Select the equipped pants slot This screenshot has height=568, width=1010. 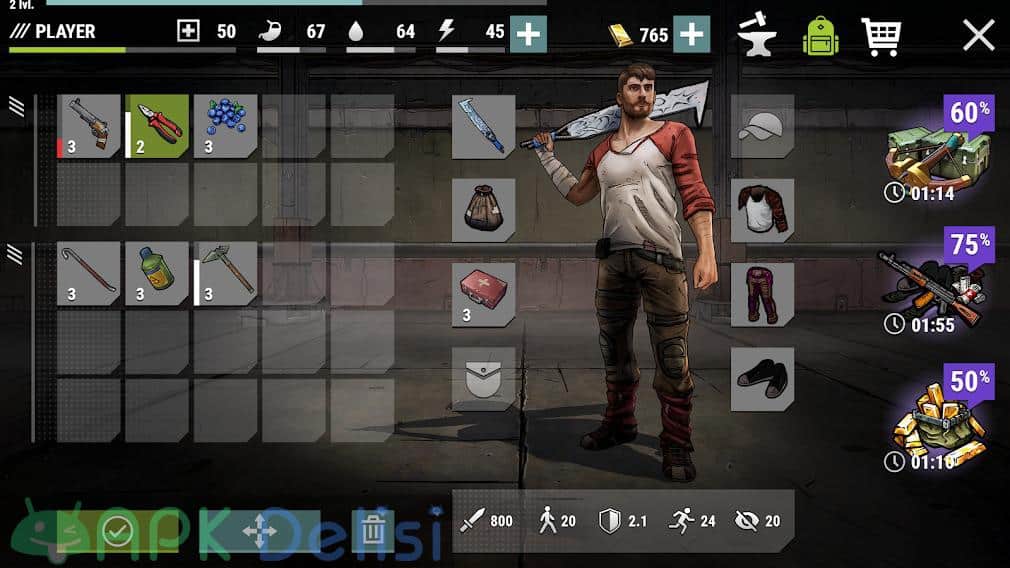point(762,294)
